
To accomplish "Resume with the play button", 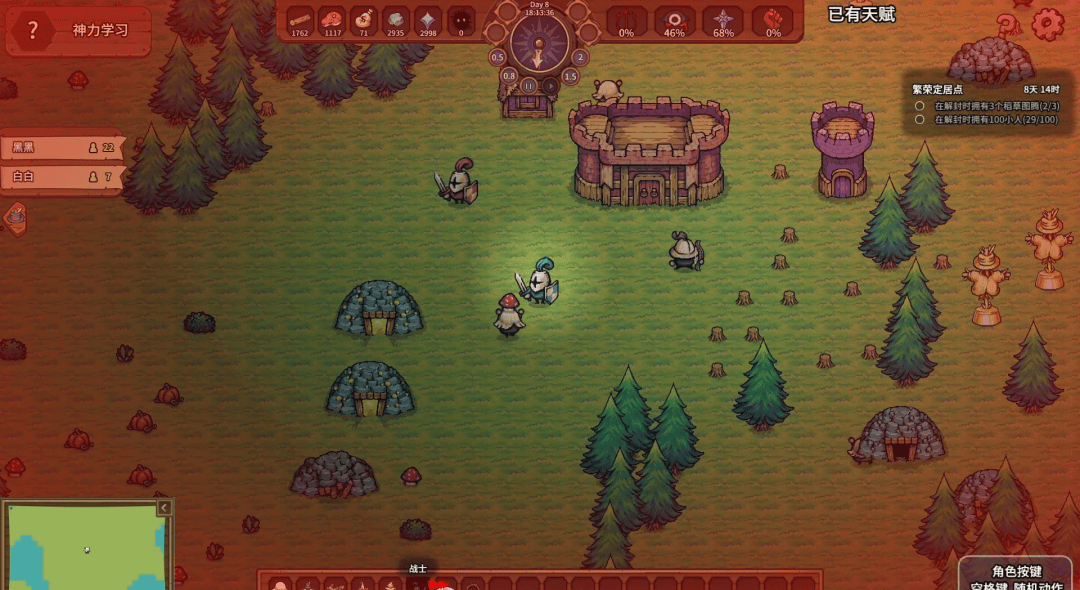I will [549, 86].
